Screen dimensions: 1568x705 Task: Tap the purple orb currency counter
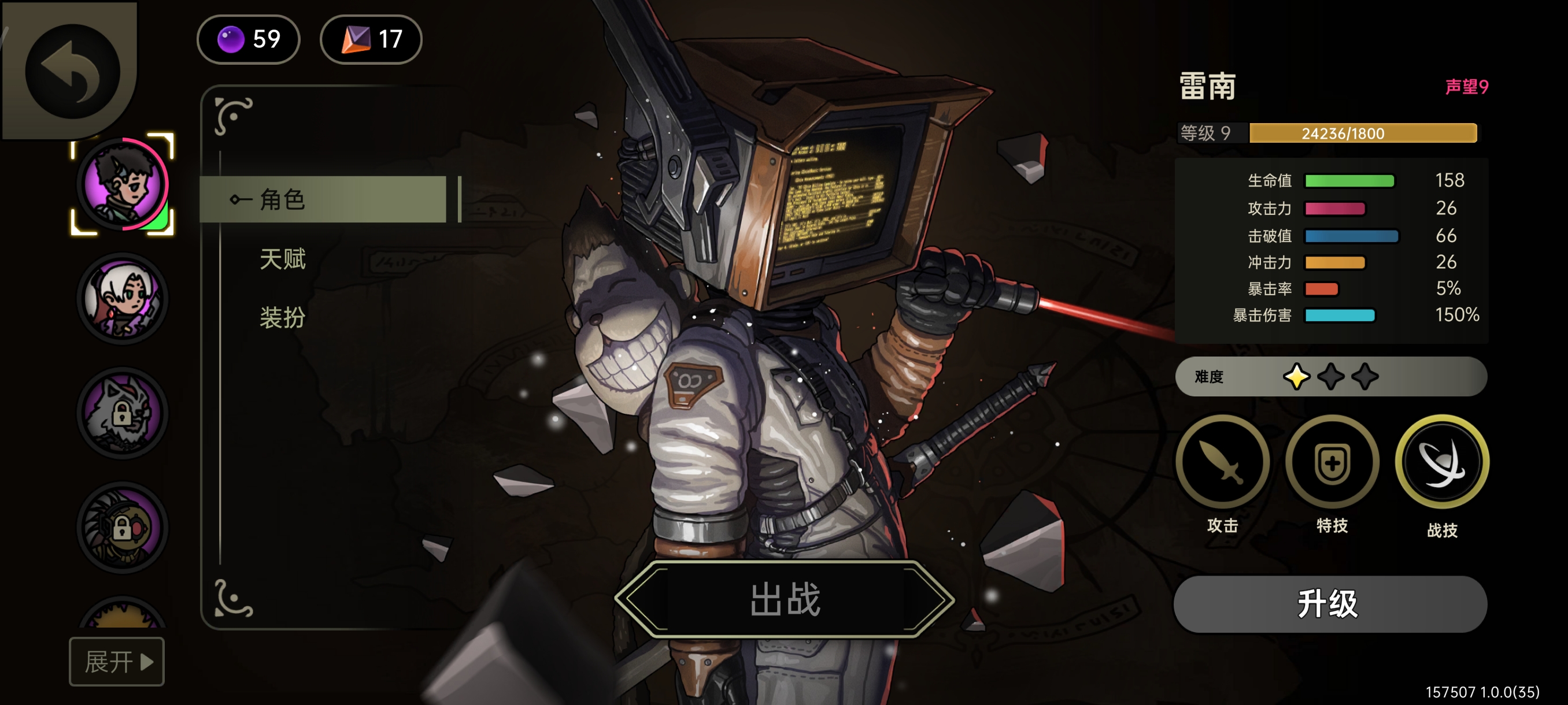249,39
